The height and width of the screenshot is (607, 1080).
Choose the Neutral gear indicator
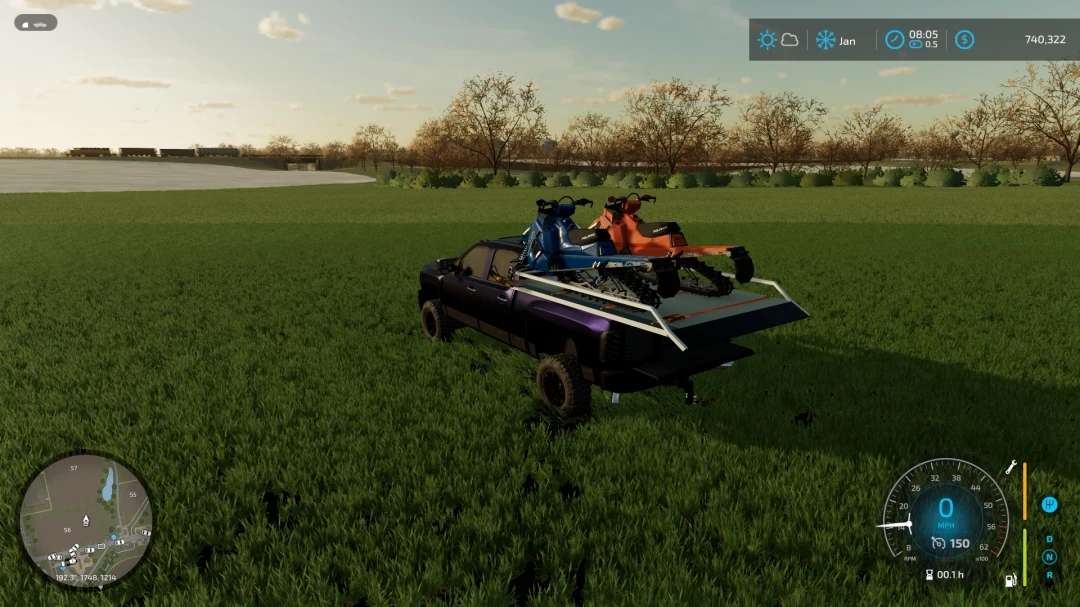1049,557
